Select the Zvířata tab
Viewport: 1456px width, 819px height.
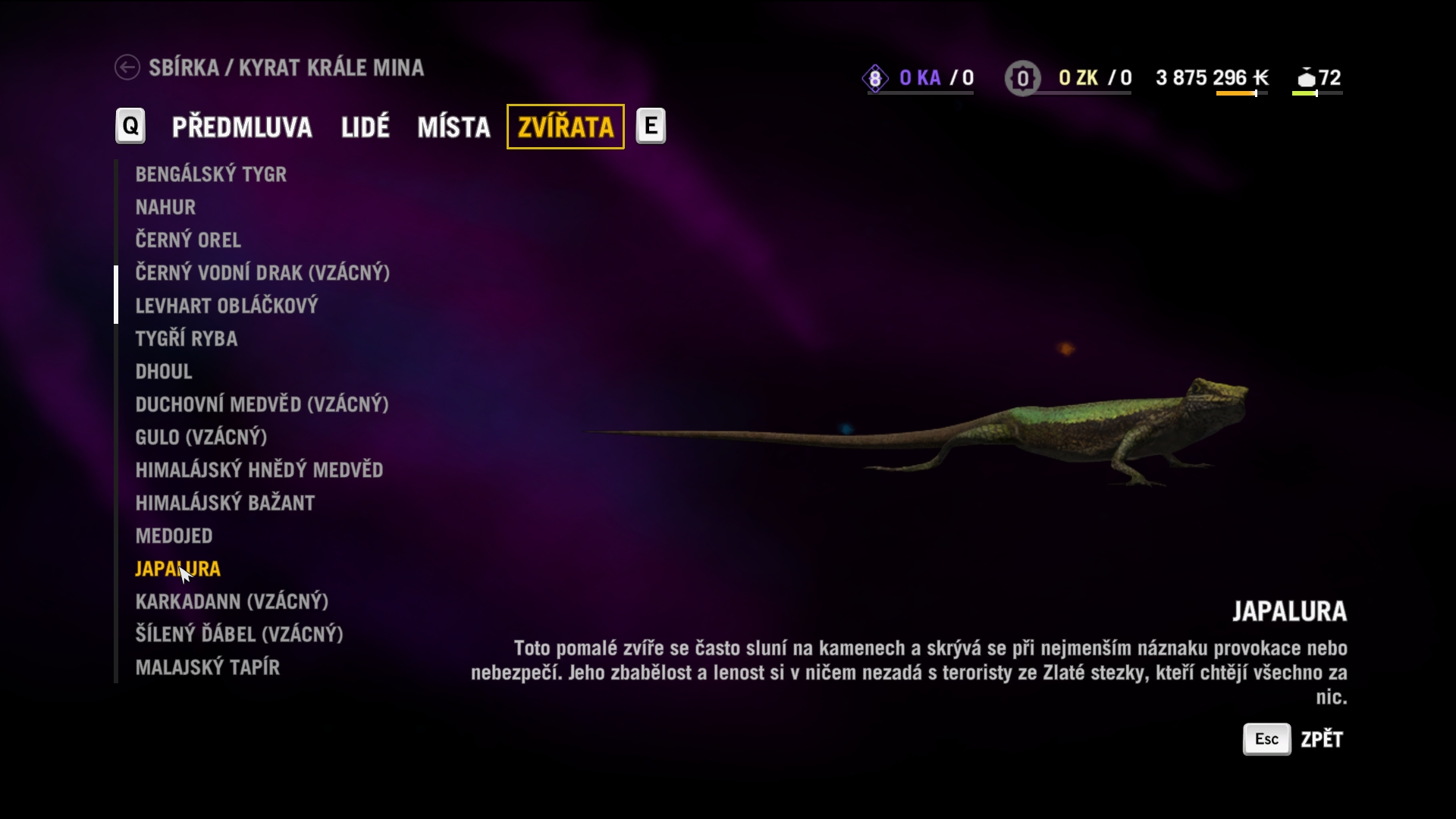(565, 127)
